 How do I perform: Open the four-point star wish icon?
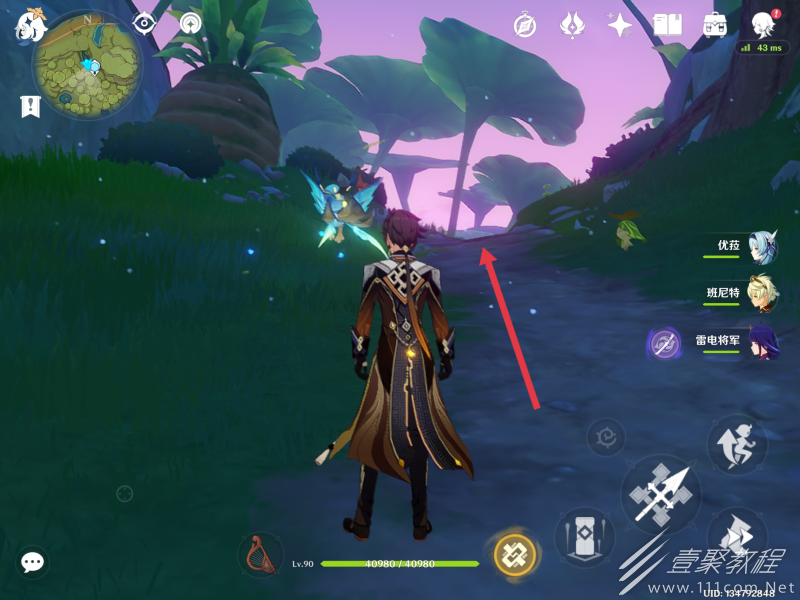[x=620, y=25]
